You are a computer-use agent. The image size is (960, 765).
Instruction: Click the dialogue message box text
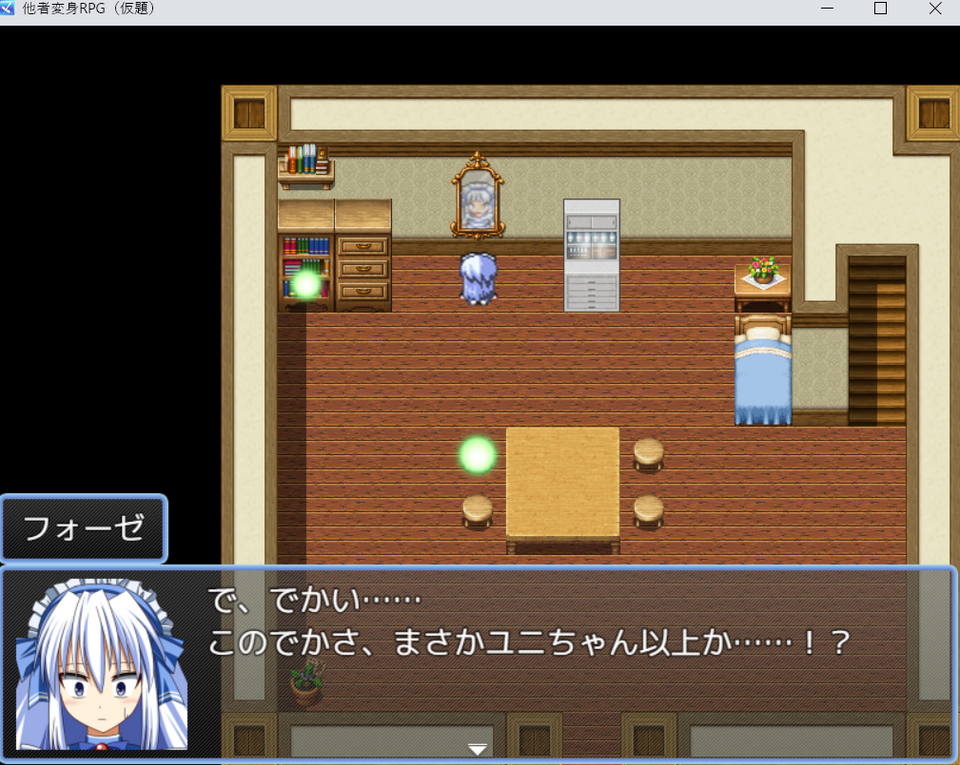click(x=530, y=622)
